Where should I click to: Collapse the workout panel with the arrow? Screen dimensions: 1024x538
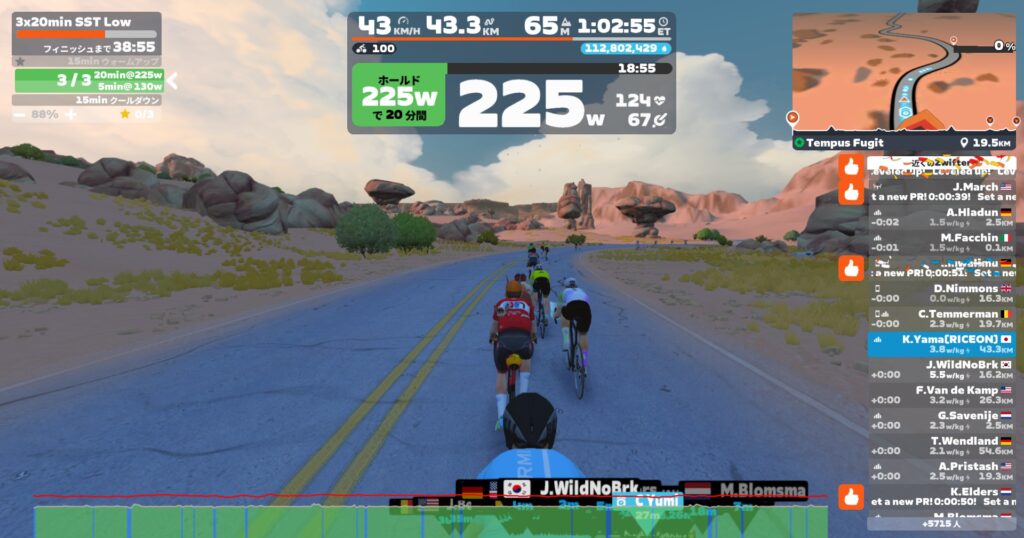click(x=172, y=80)
